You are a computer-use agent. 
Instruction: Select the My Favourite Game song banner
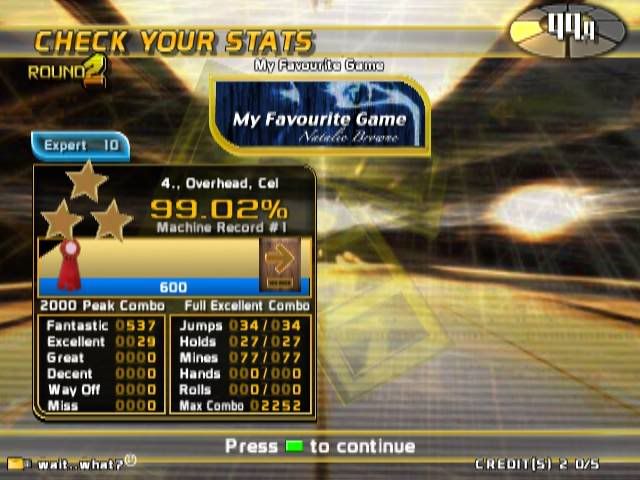pyautogui.click(x=320, y=117)
